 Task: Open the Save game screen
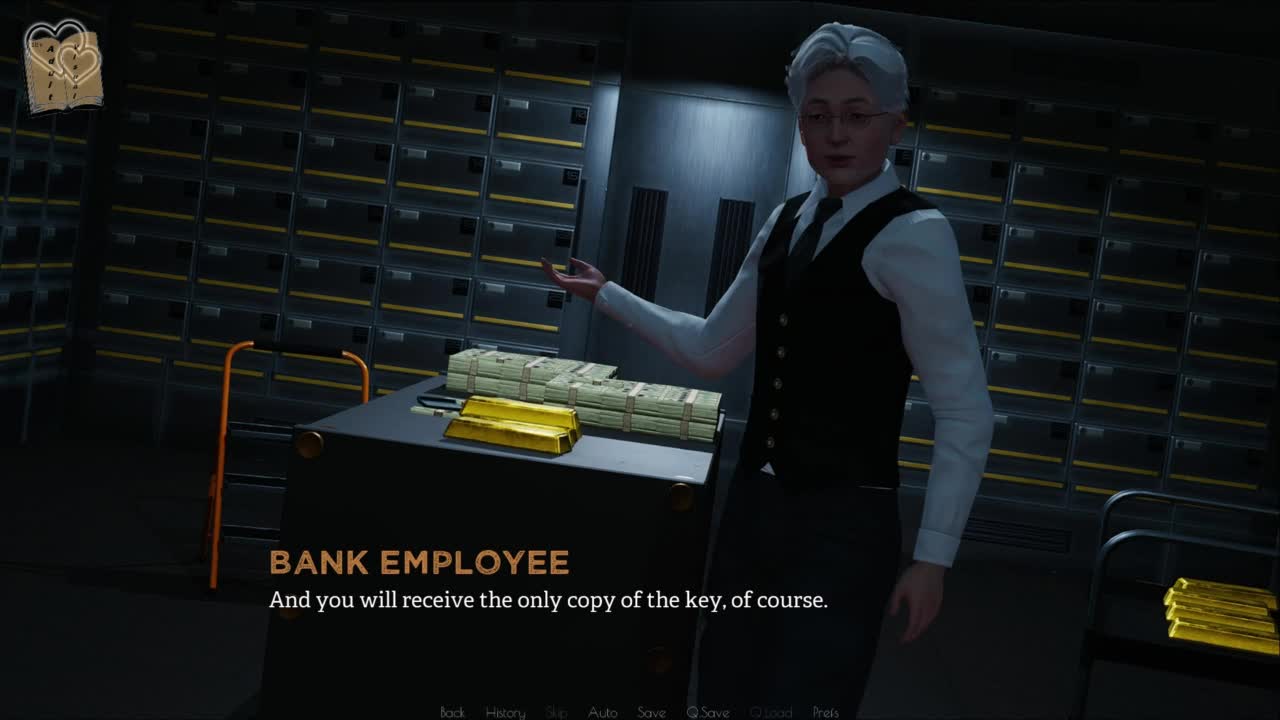651,712
